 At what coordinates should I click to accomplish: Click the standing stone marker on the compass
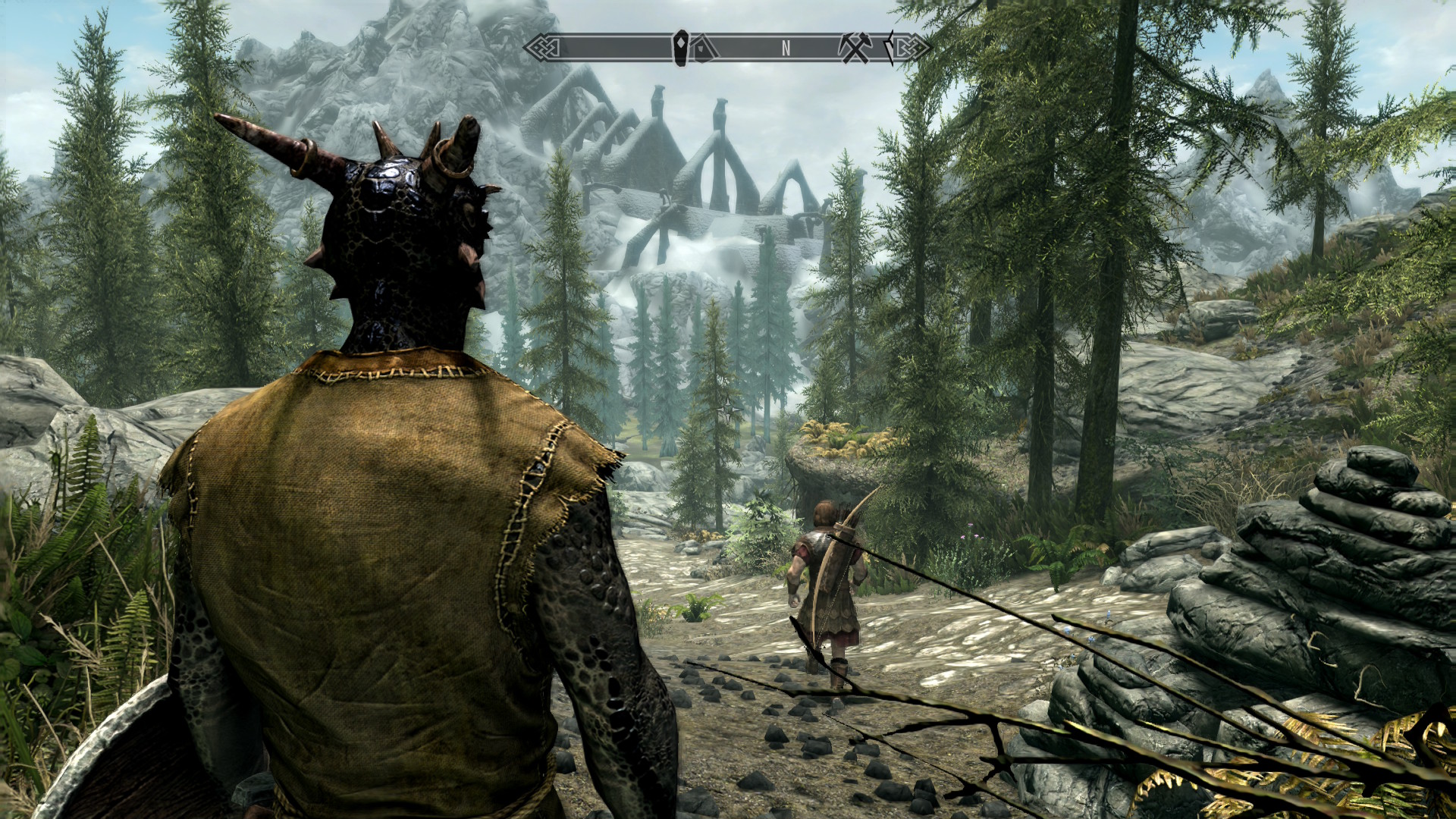[681, 48]
